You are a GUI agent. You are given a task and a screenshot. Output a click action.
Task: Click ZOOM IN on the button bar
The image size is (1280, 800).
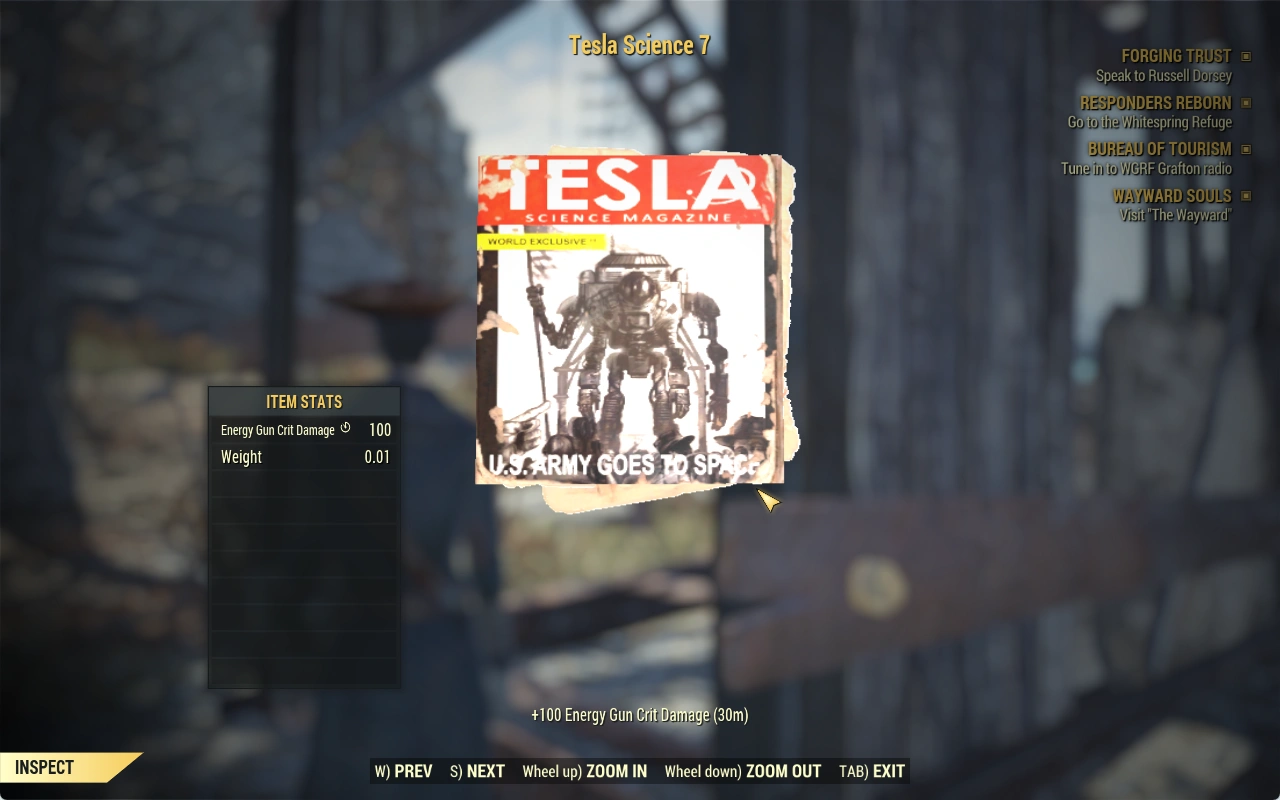585,771
